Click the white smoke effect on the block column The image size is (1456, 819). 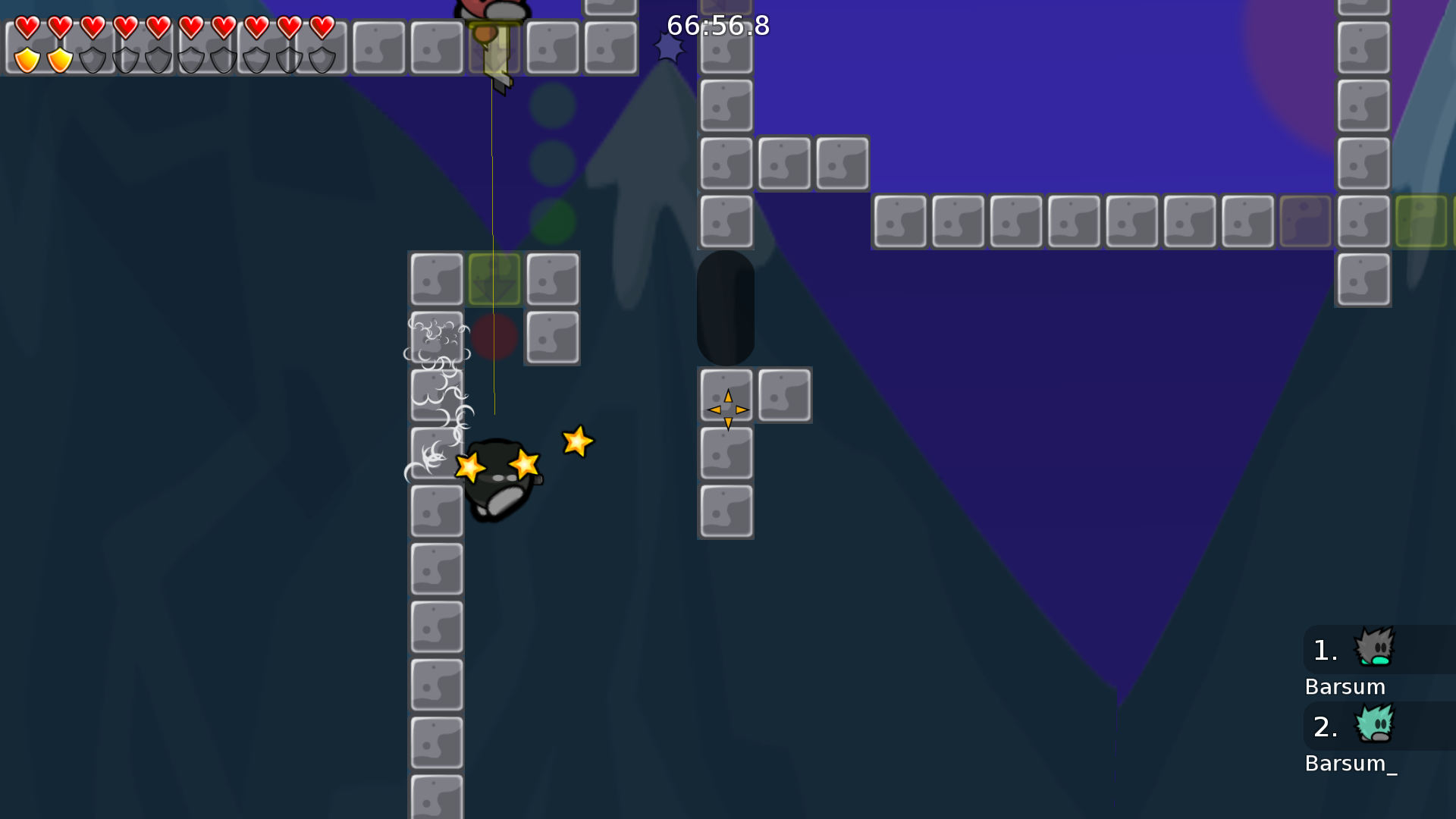pyautogui.click(x=438, y=372)
